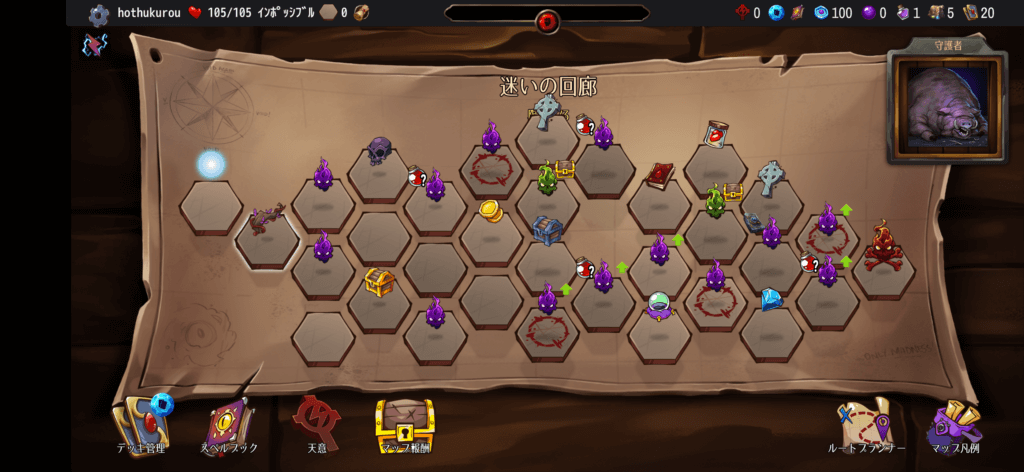This screenshot has width=1024, height=472.
Task: Pick the red spellbook map tile
Action: click(x=659, y=176)
